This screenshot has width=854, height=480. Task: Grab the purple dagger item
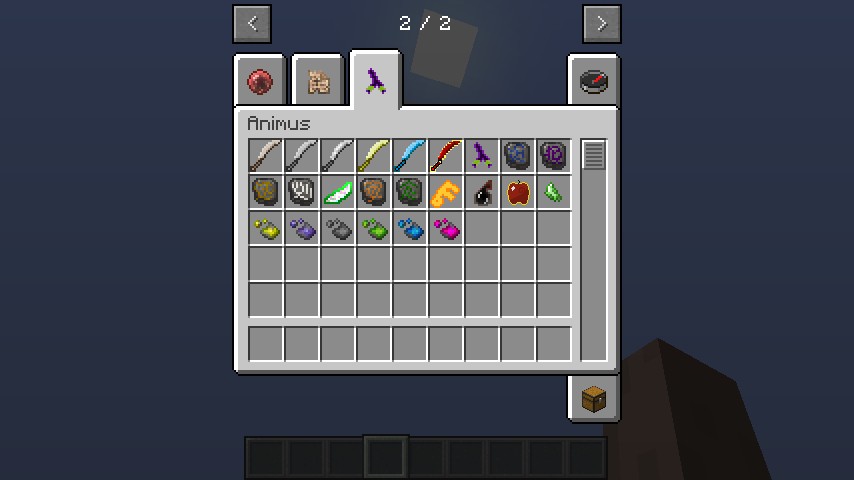482,156
